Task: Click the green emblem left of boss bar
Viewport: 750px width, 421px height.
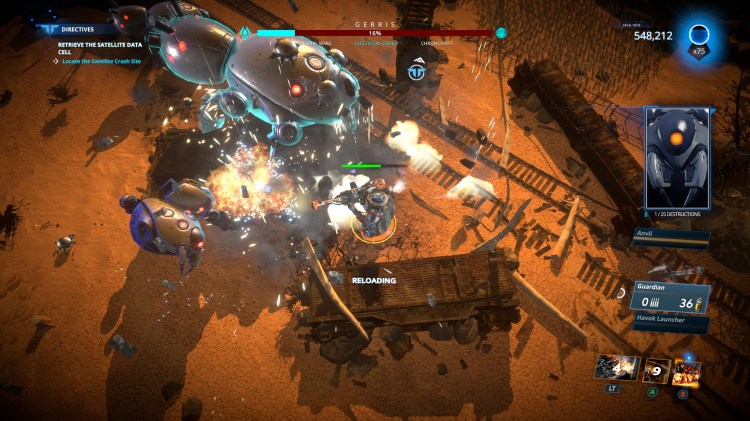Action: click(244, 32)
